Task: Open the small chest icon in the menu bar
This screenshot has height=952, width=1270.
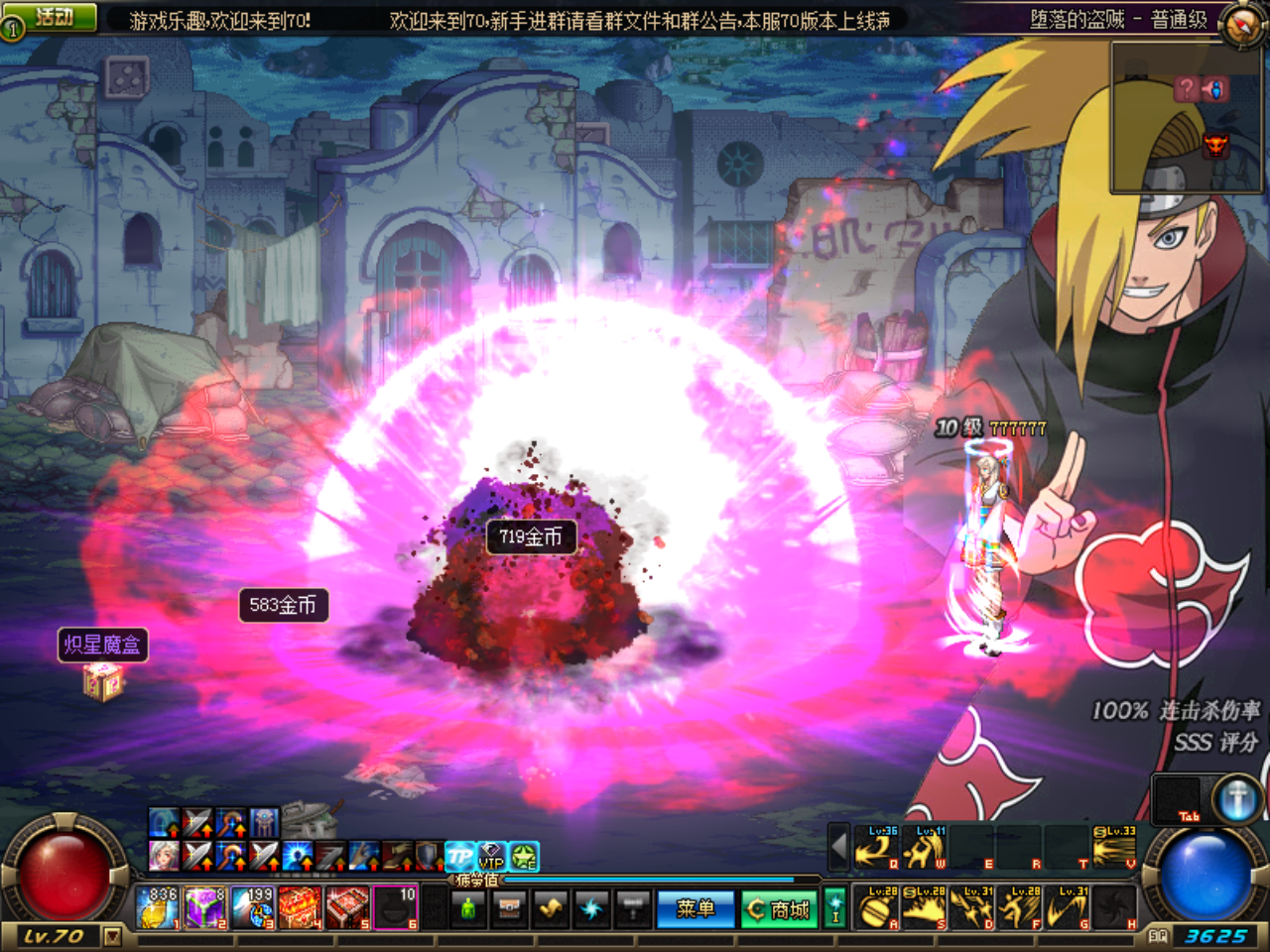Action: pyautogui.click(x=510, y=907)
